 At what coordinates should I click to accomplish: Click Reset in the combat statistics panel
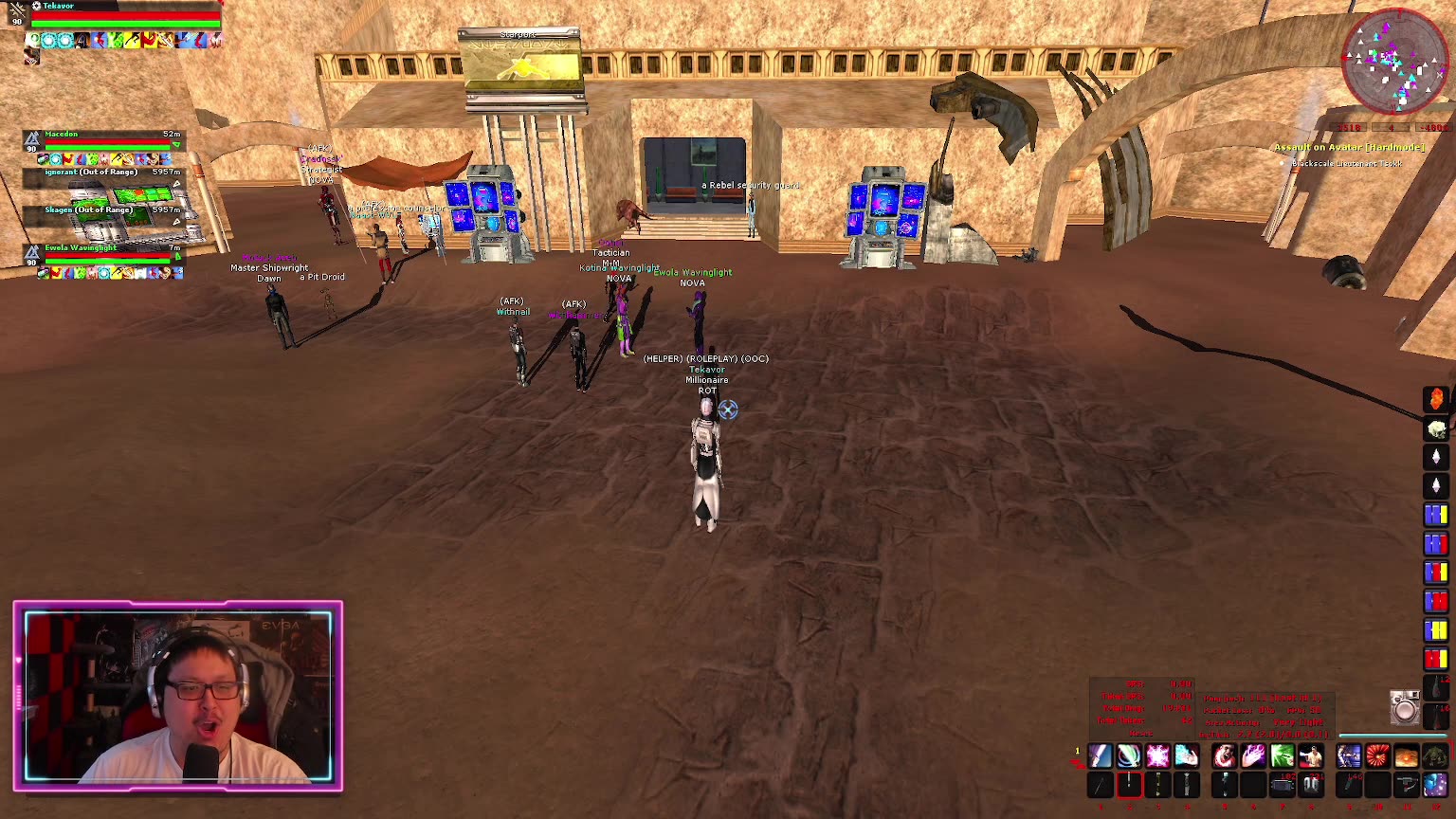click(1141, 734)
